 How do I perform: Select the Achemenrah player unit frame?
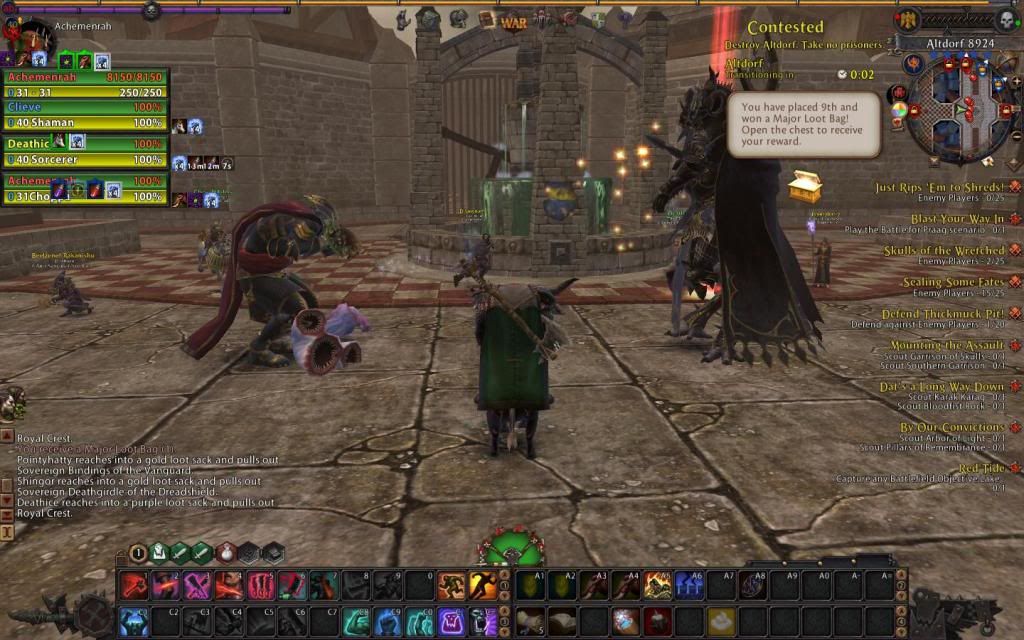(x=85, y=83)
